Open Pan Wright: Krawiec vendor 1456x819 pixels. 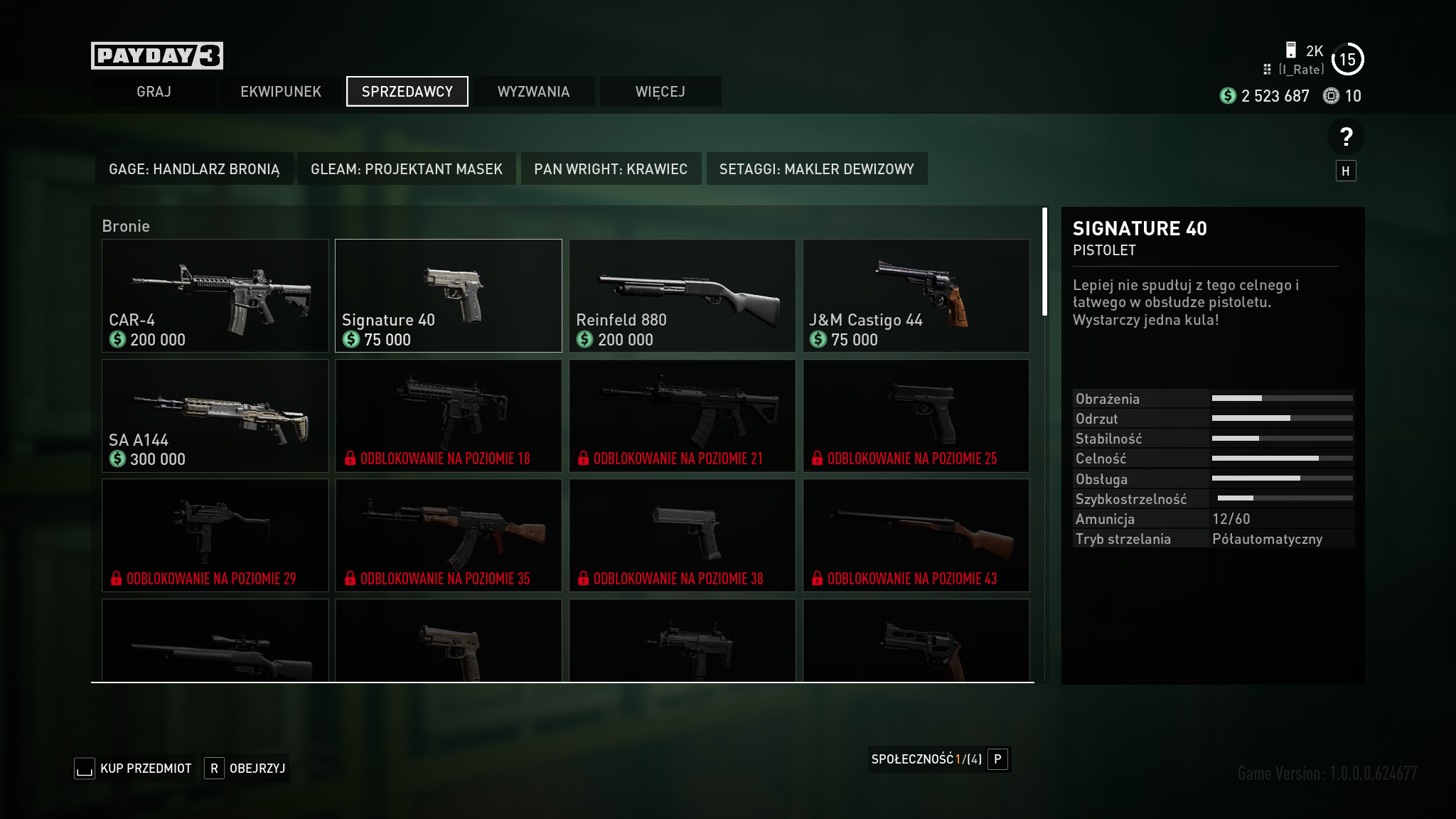pos(611,169)
